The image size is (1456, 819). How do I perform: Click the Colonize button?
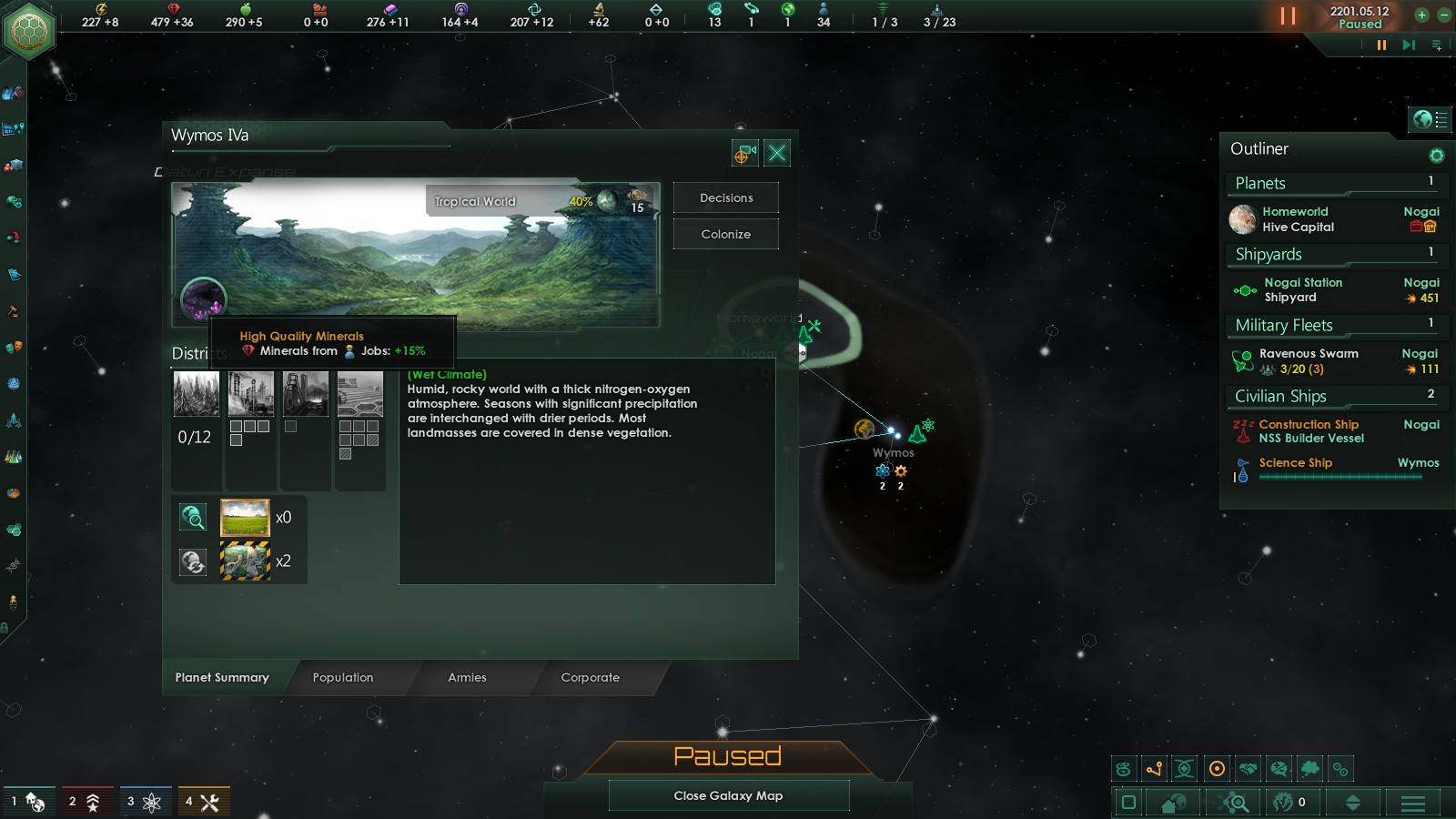(x=725, y=234)
